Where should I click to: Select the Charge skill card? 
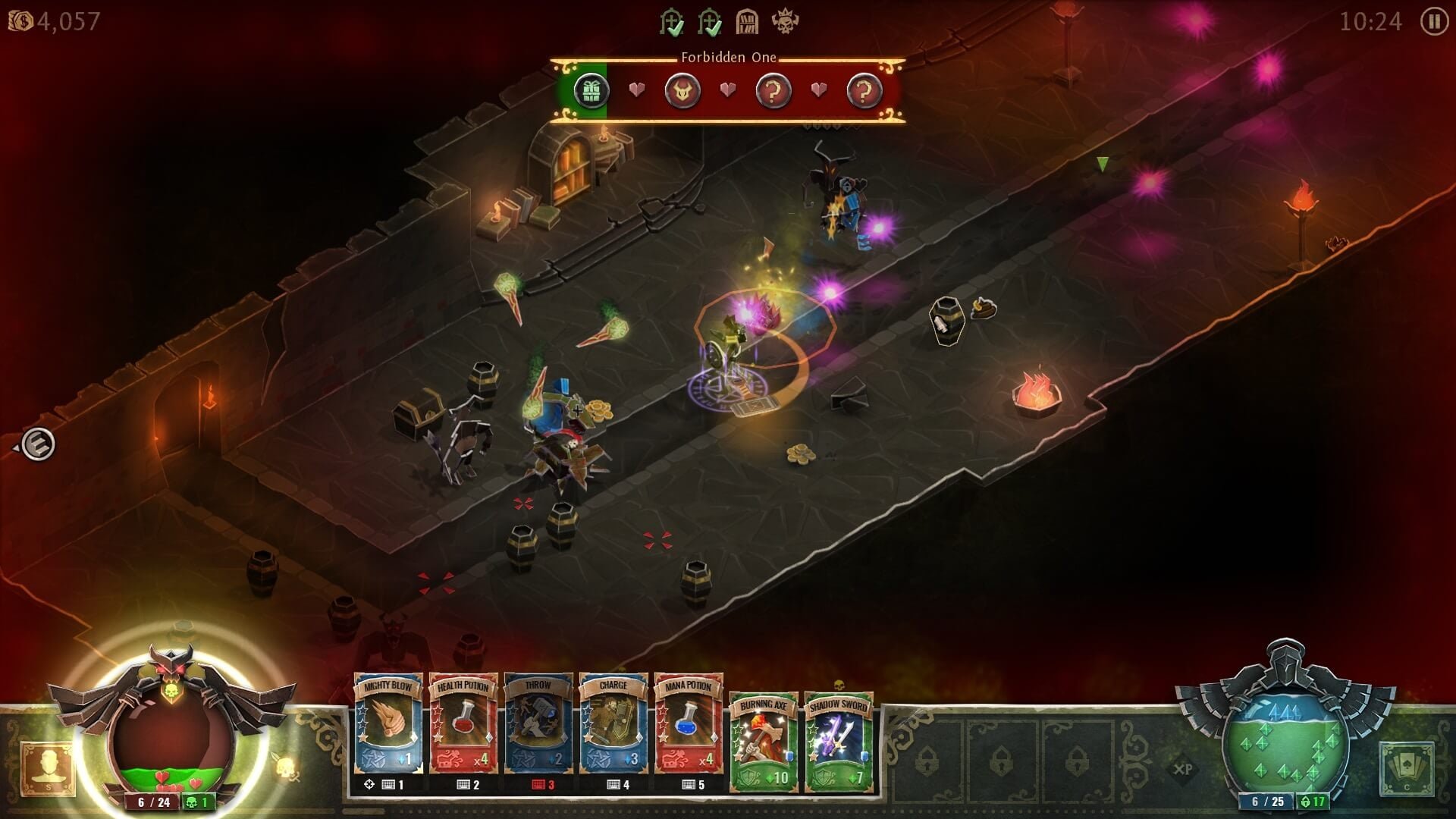tap(613, 724)
